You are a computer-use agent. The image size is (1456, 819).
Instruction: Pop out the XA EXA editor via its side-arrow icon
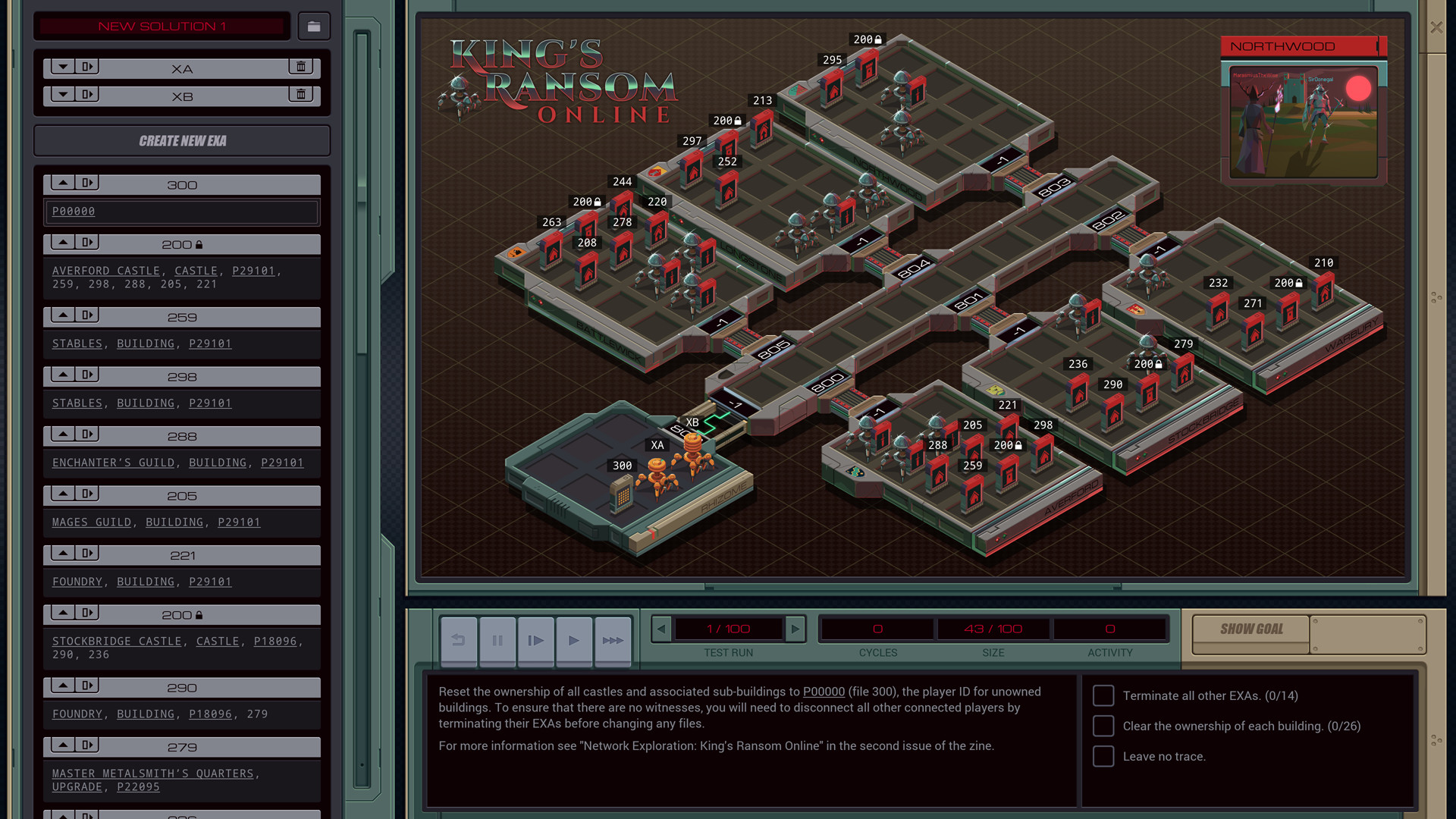coord(88,66)
